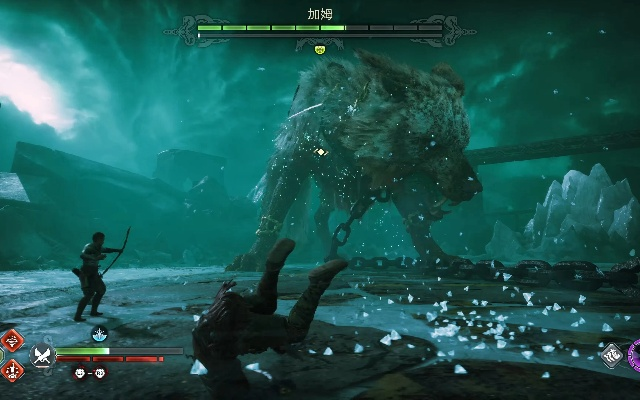Activate the purple circular gauge icon
Viewport: 640px width, 400px height.
point(635,354)
